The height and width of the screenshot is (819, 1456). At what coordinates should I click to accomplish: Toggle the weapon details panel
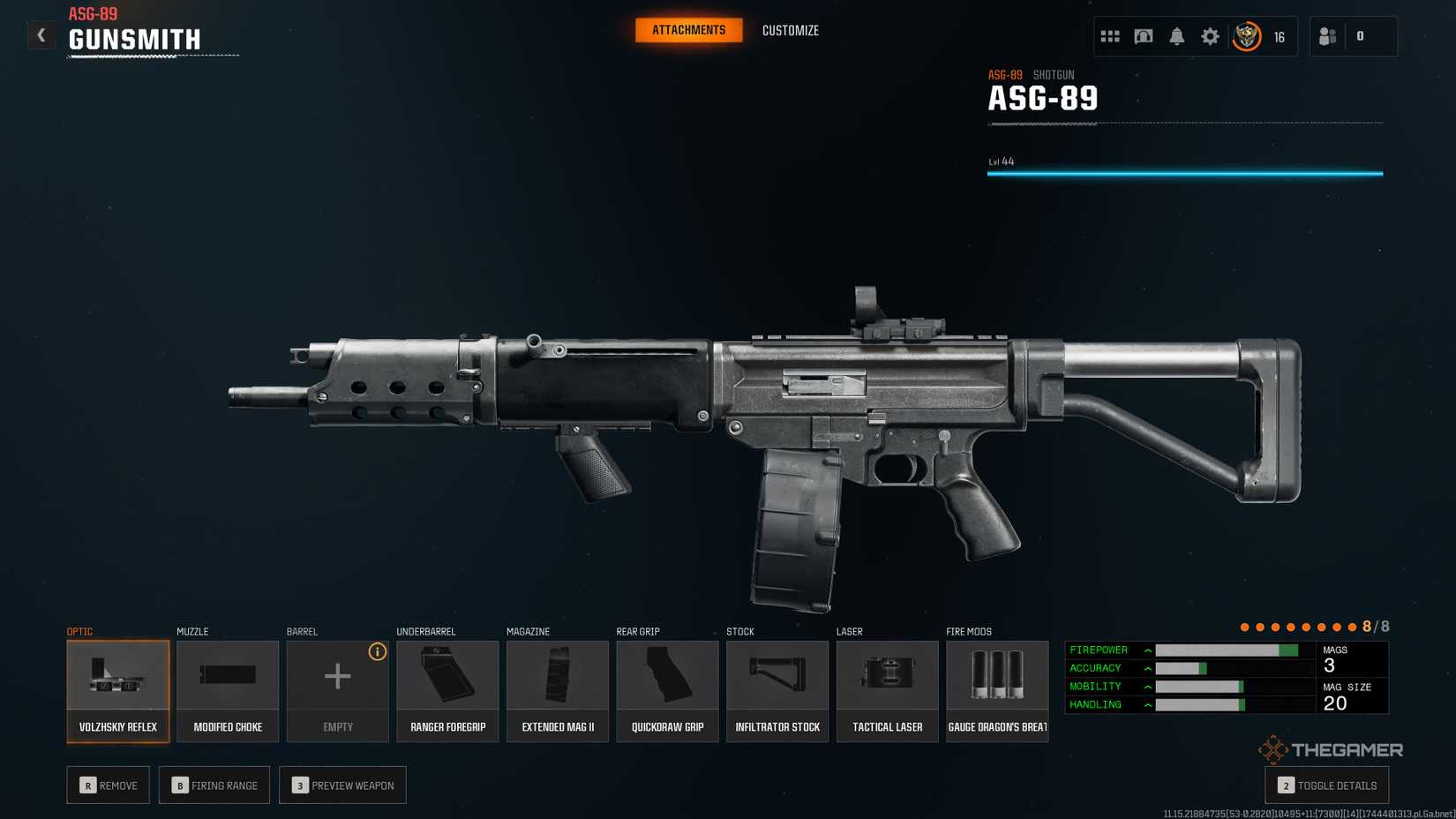(1326, 785)
